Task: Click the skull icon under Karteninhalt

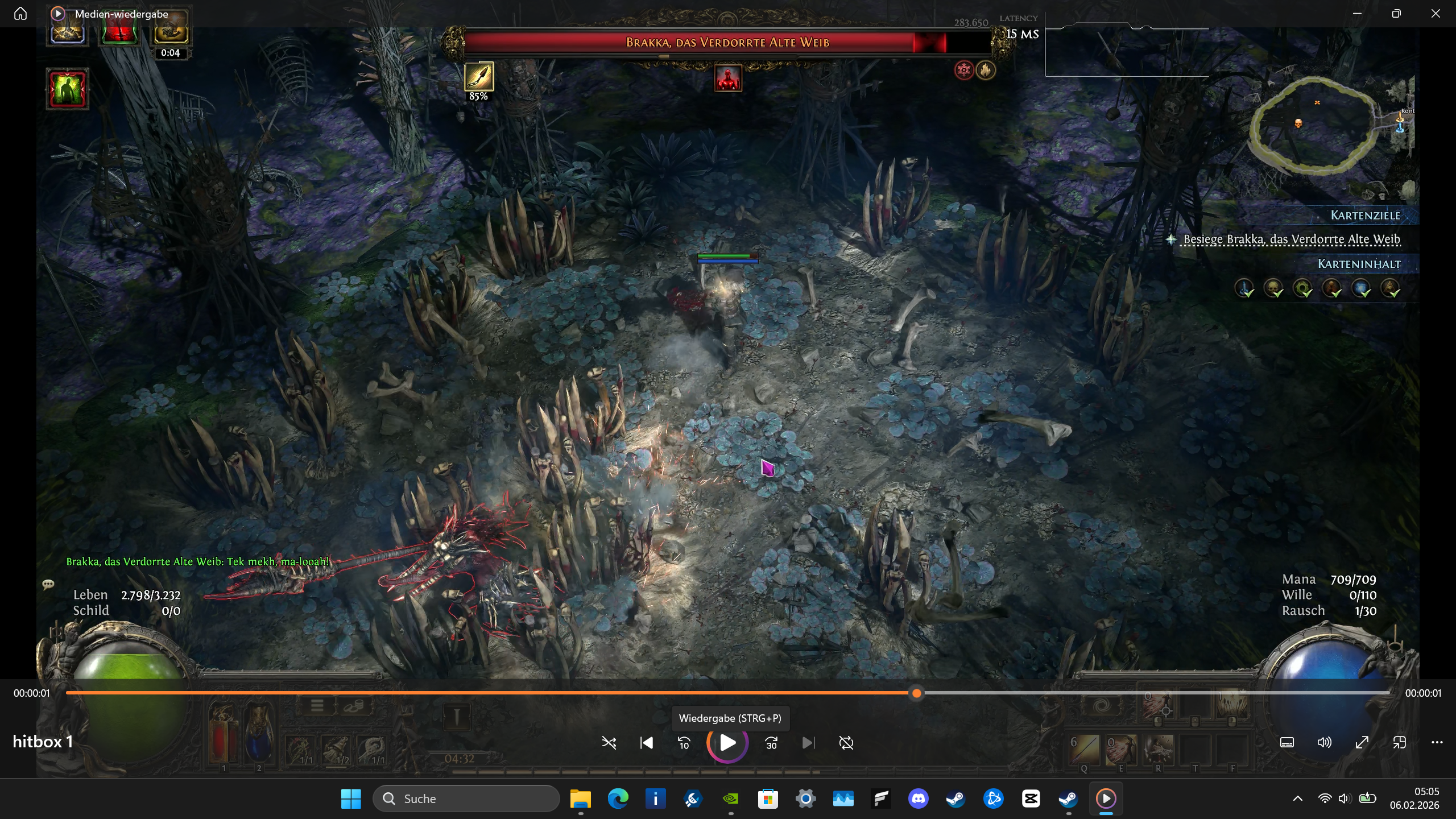Action: point(1273,288)
